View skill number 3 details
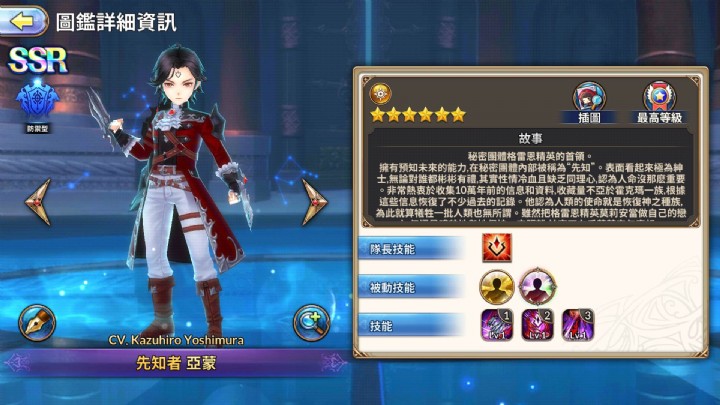 pos(579,325)
